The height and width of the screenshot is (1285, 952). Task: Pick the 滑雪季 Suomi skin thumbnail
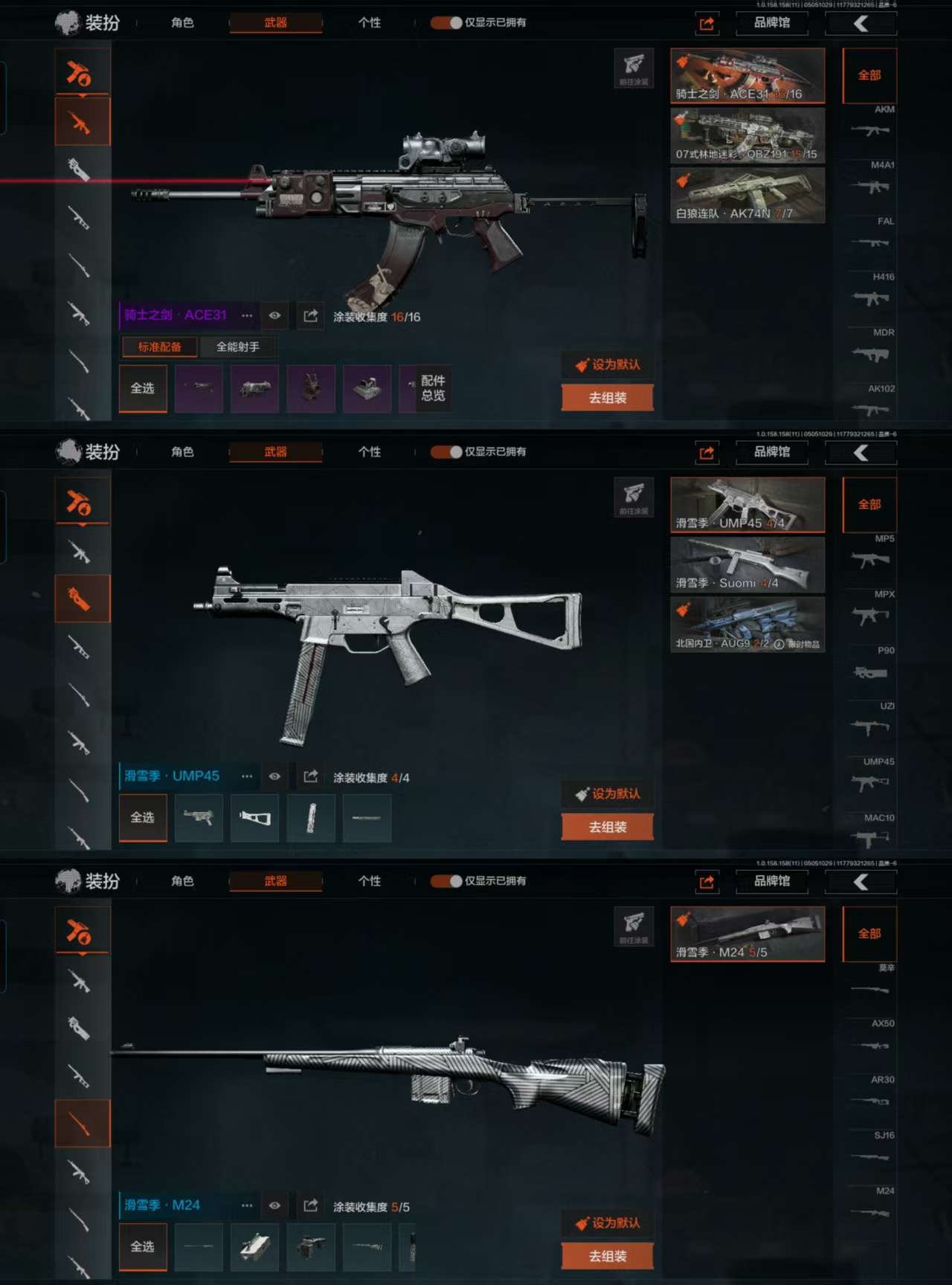747,564
